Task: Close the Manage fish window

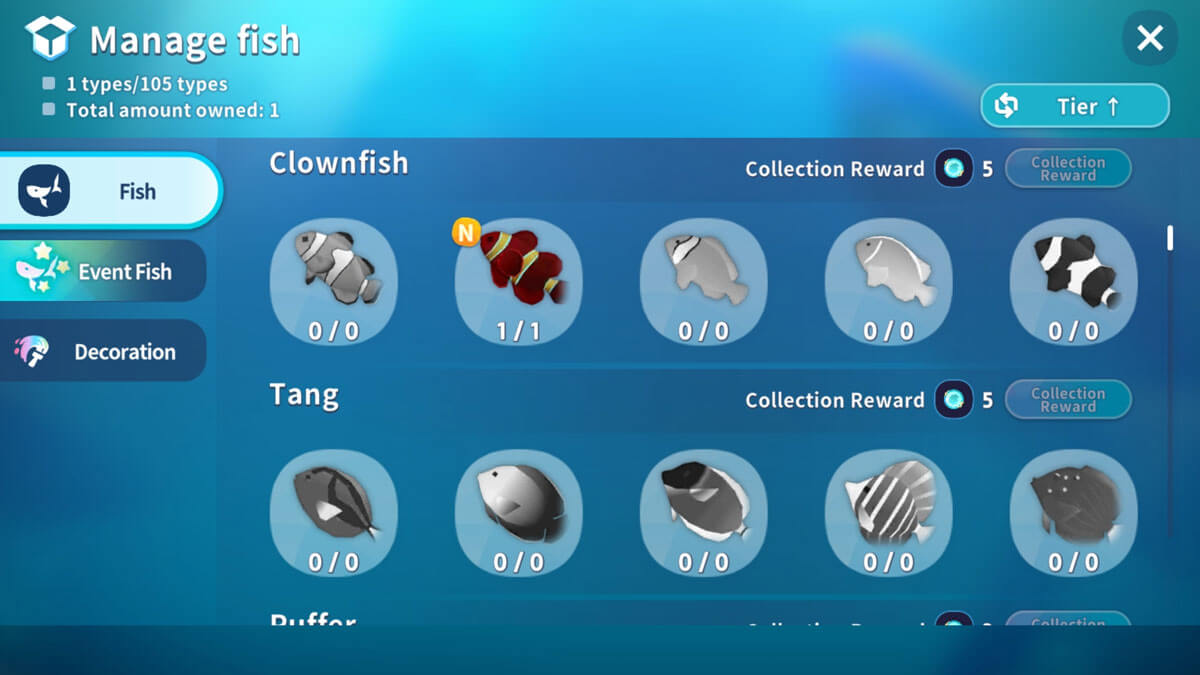Action: click(x=1150, y=39)
